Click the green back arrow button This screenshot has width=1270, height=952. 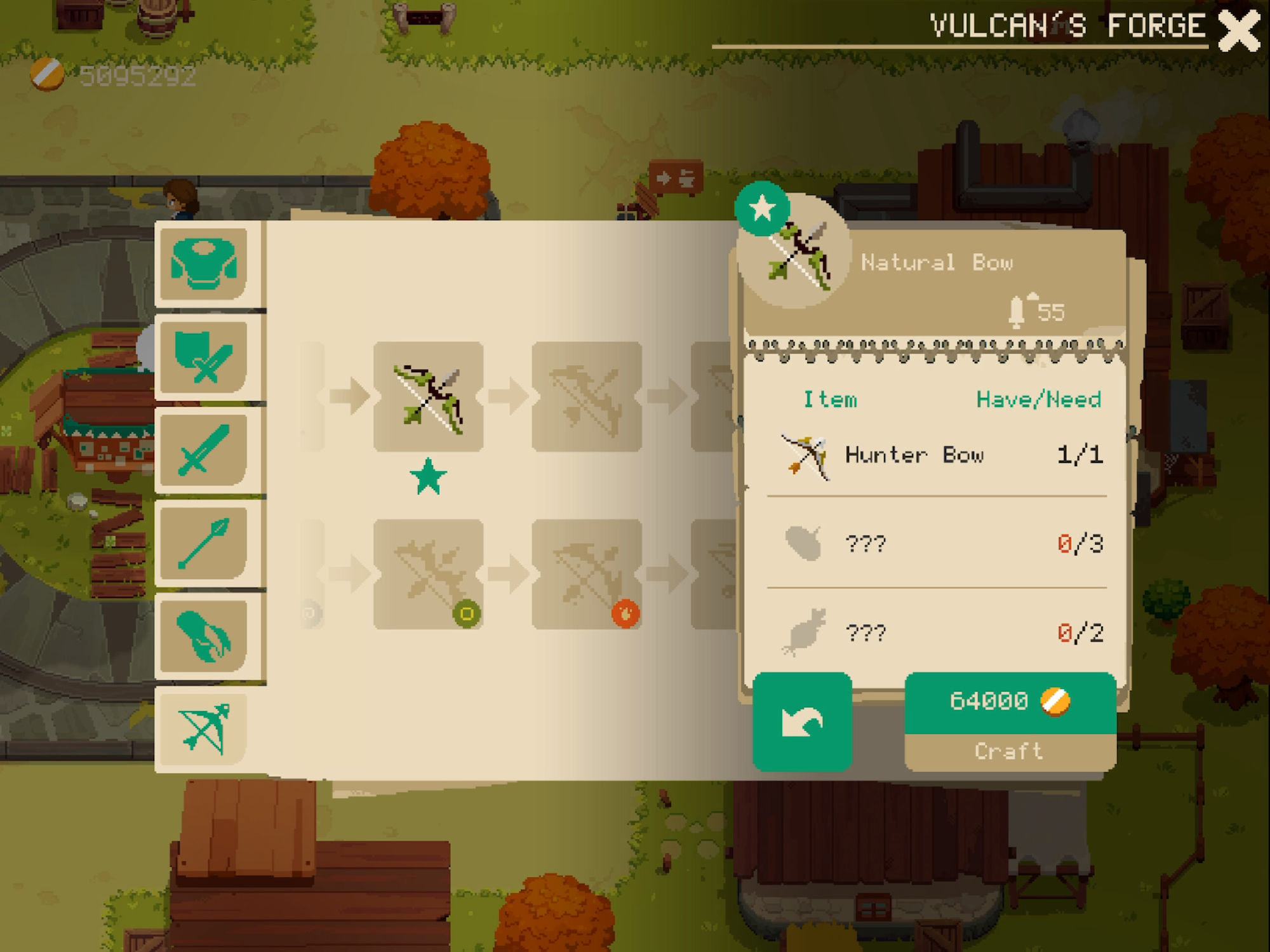coord(802,721)
